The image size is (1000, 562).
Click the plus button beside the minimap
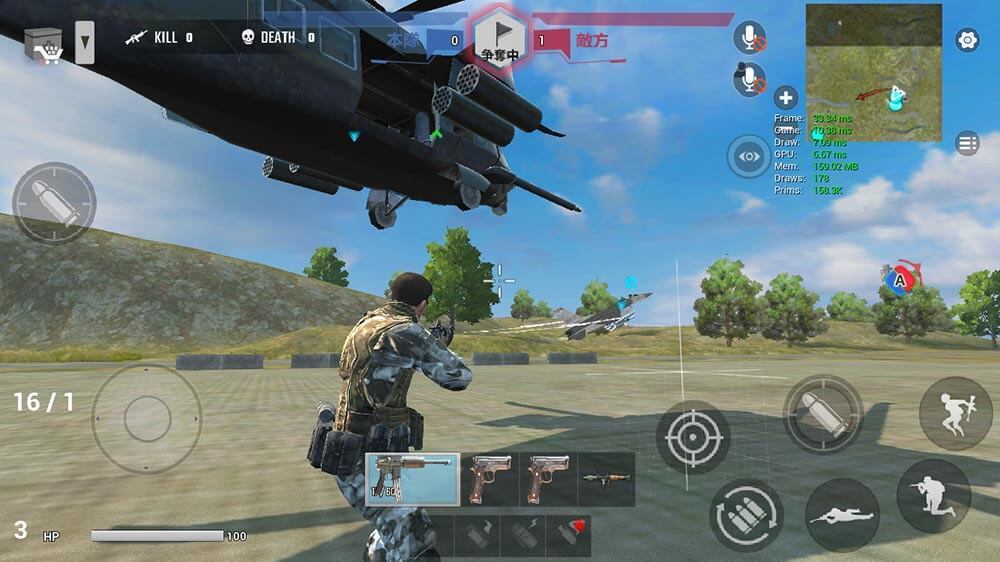tap(786, 98)
